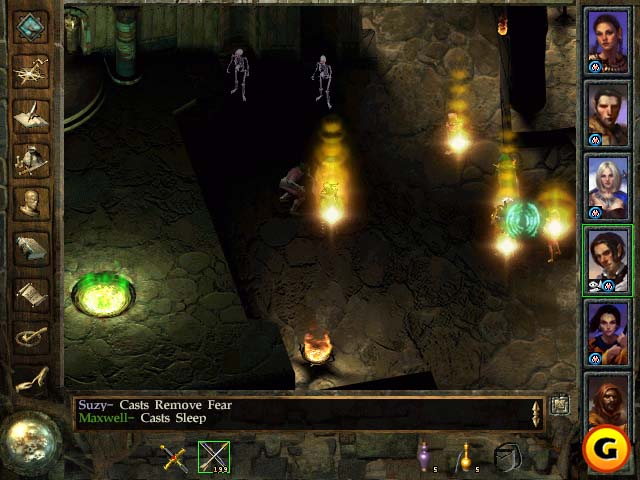Open the area map with the compass-star button

(32, 70)
